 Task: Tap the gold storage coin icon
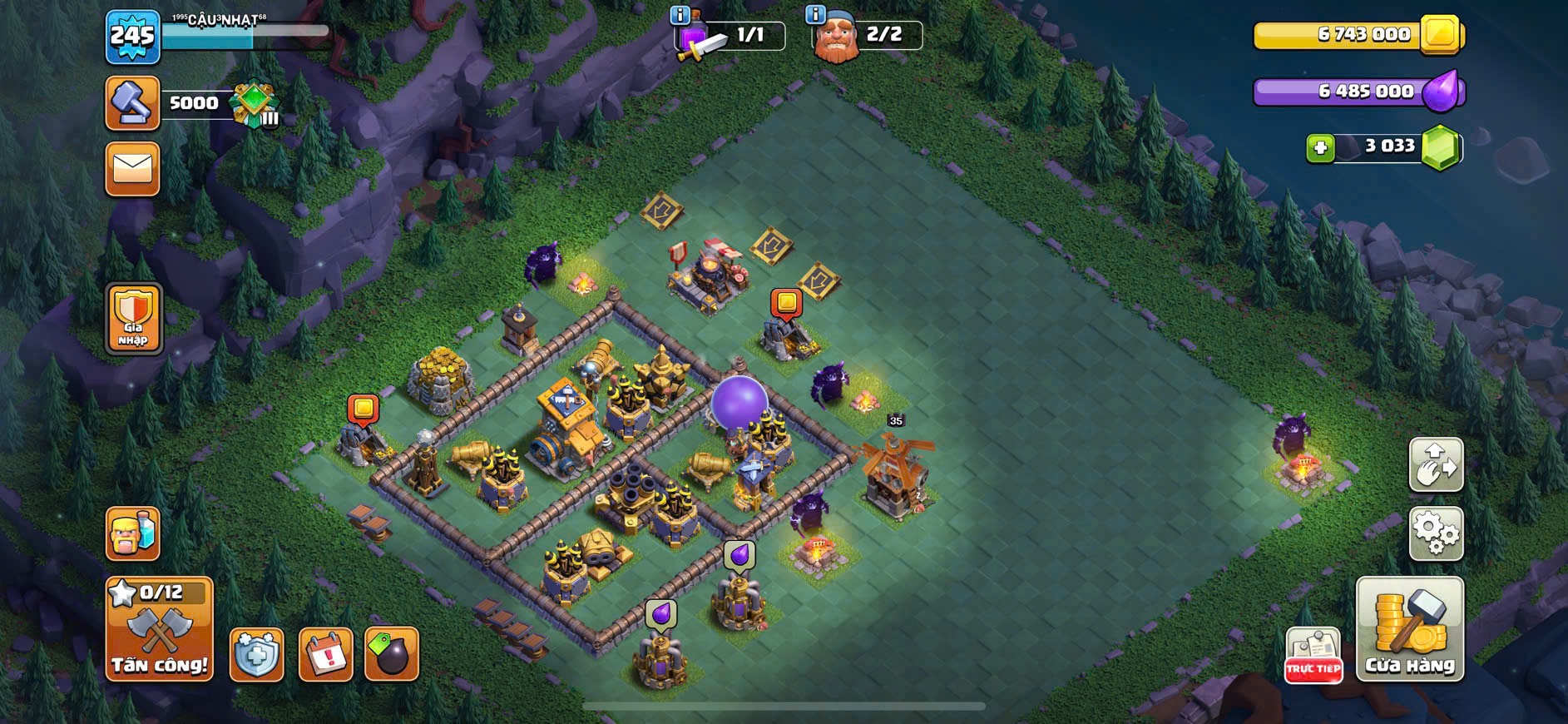1442,34
